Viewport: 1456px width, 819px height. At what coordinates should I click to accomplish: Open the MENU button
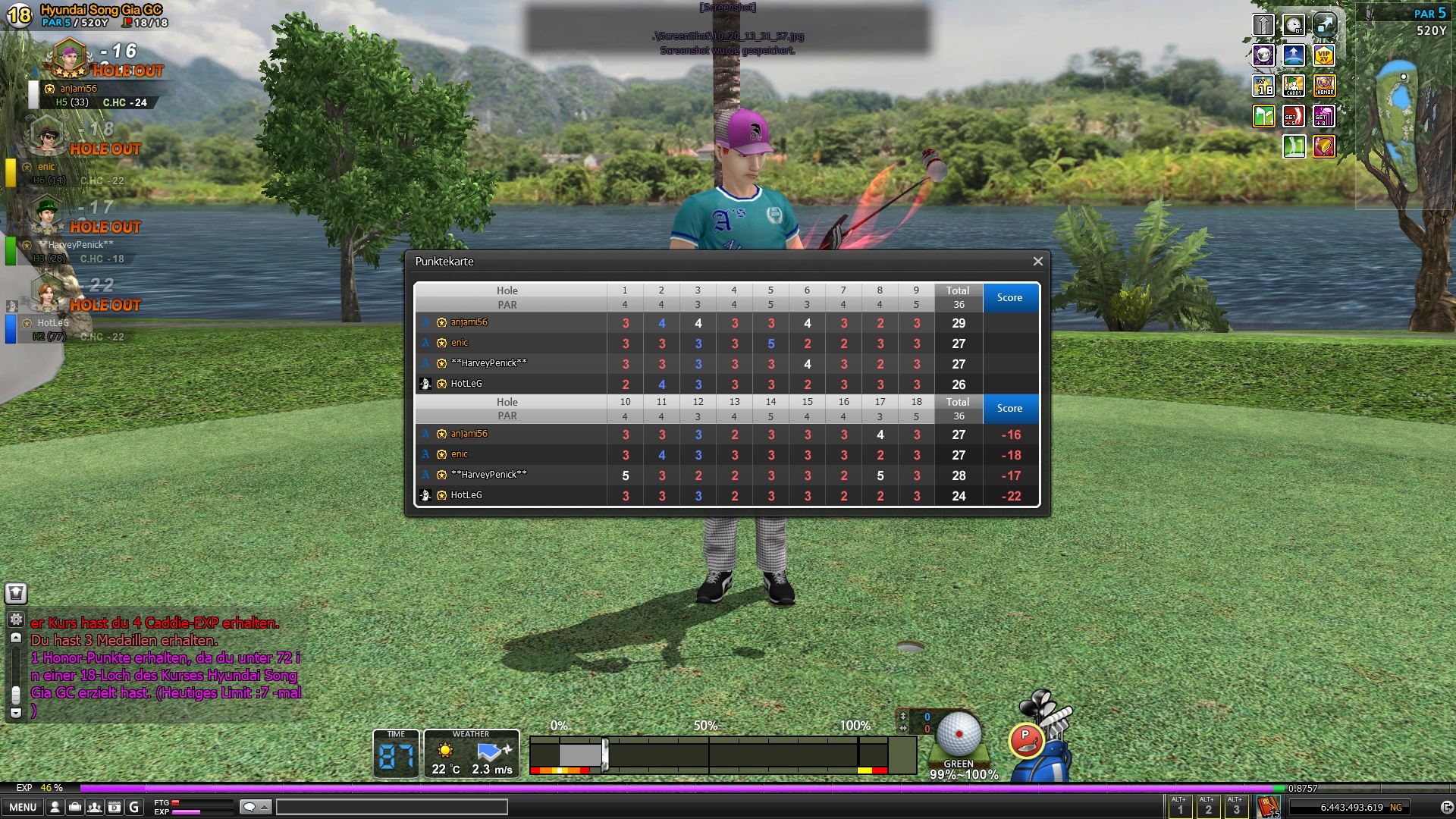pos(23,807)
